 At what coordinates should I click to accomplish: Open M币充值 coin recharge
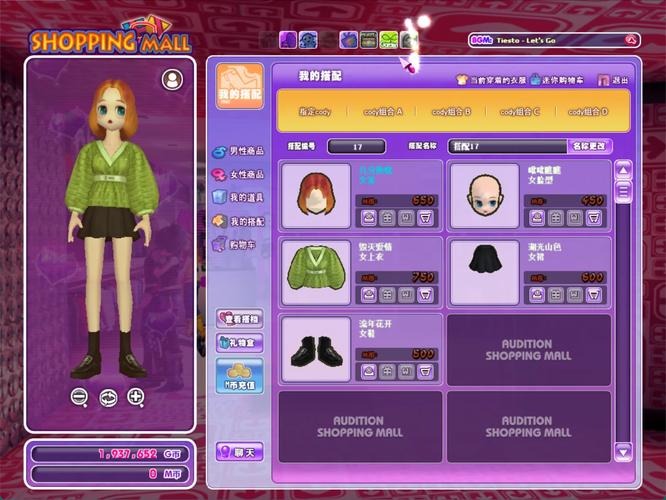coord(239,375)
